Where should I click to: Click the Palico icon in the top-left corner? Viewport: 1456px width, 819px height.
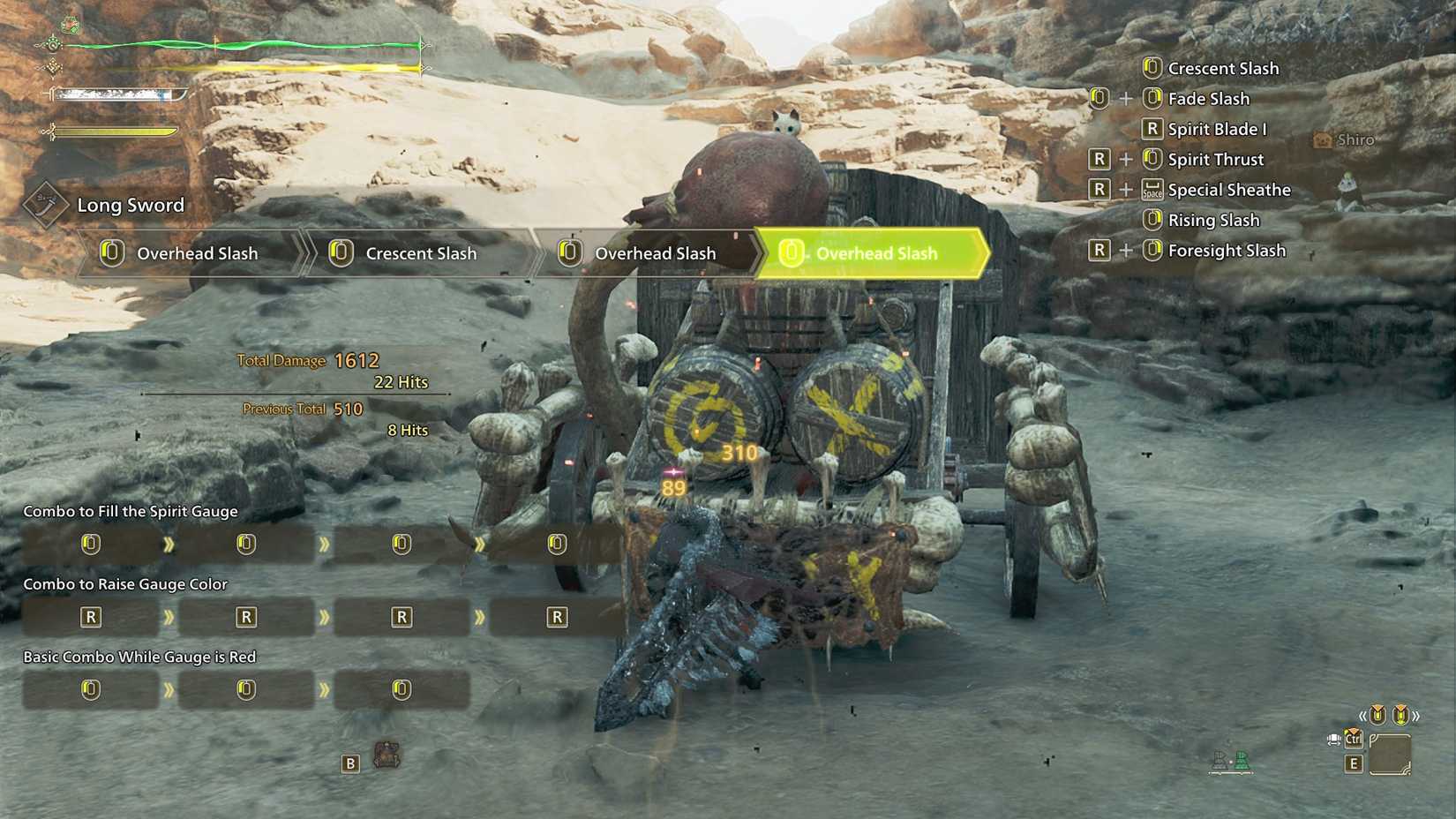(70, 24)
